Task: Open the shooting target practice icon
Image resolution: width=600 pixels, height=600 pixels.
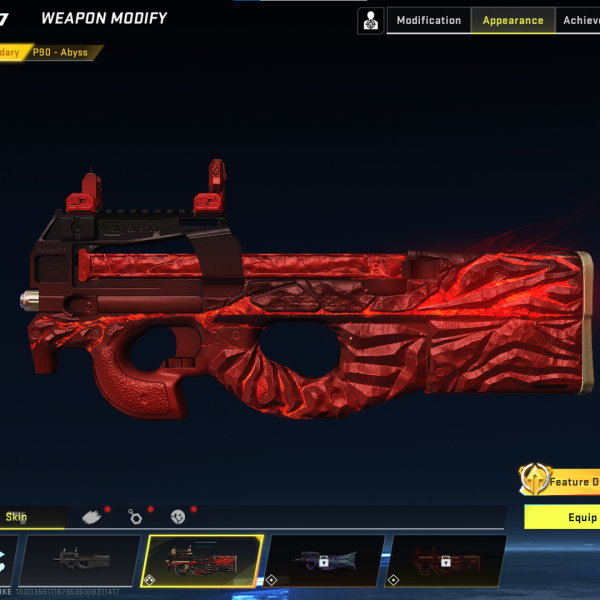Action: pos(371,20)
